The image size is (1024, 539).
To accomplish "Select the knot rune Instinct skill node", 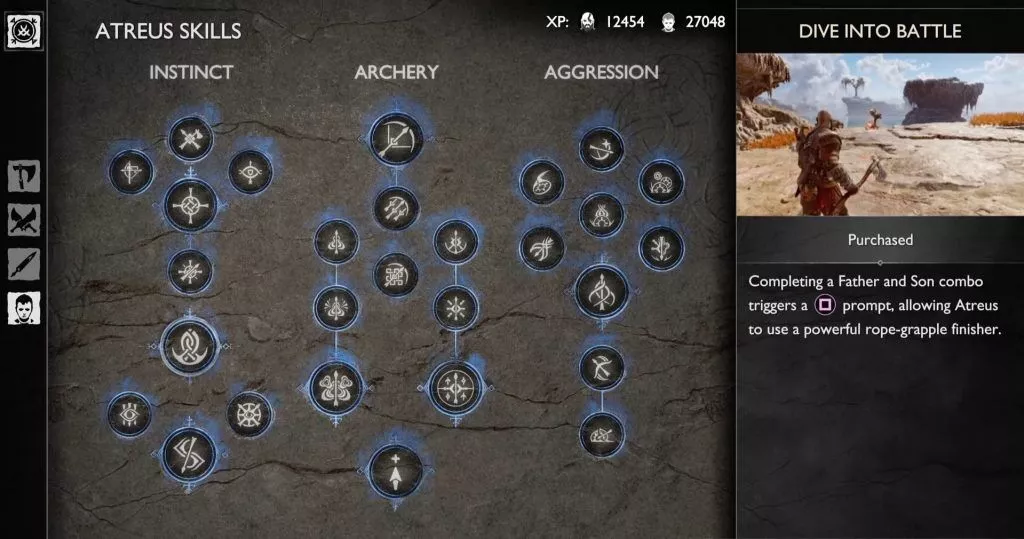I will (x=190, y=346).
